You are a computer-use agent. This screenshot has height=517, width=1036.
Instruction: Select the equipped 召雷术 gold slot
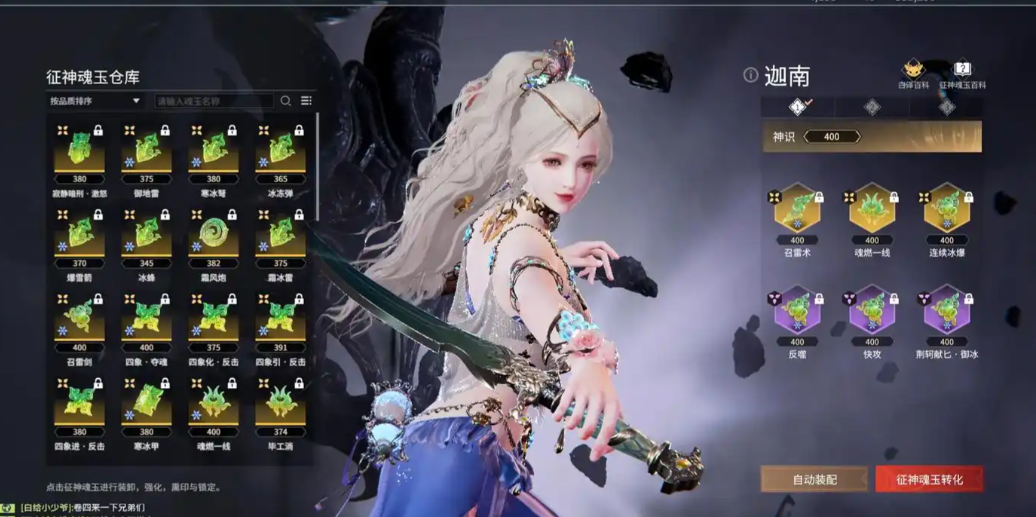click(797, 210)
